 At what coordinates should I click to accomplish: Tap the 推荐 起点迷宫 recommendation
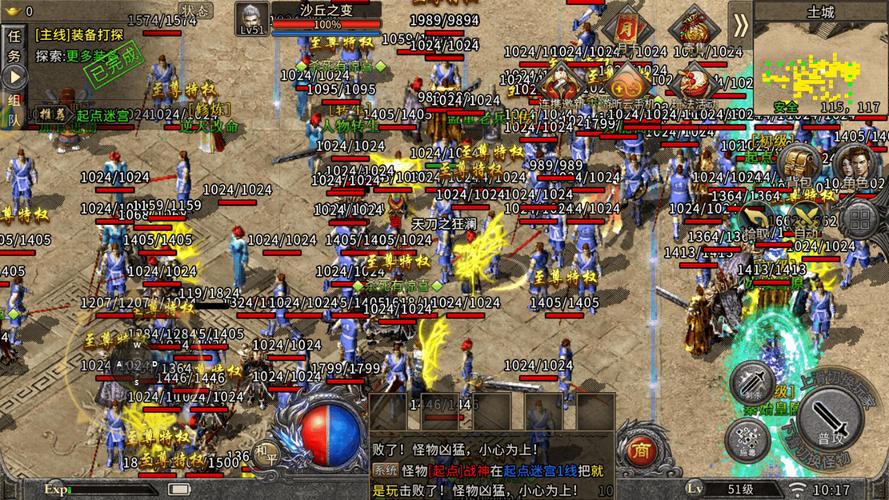click(x=95, y=116)
